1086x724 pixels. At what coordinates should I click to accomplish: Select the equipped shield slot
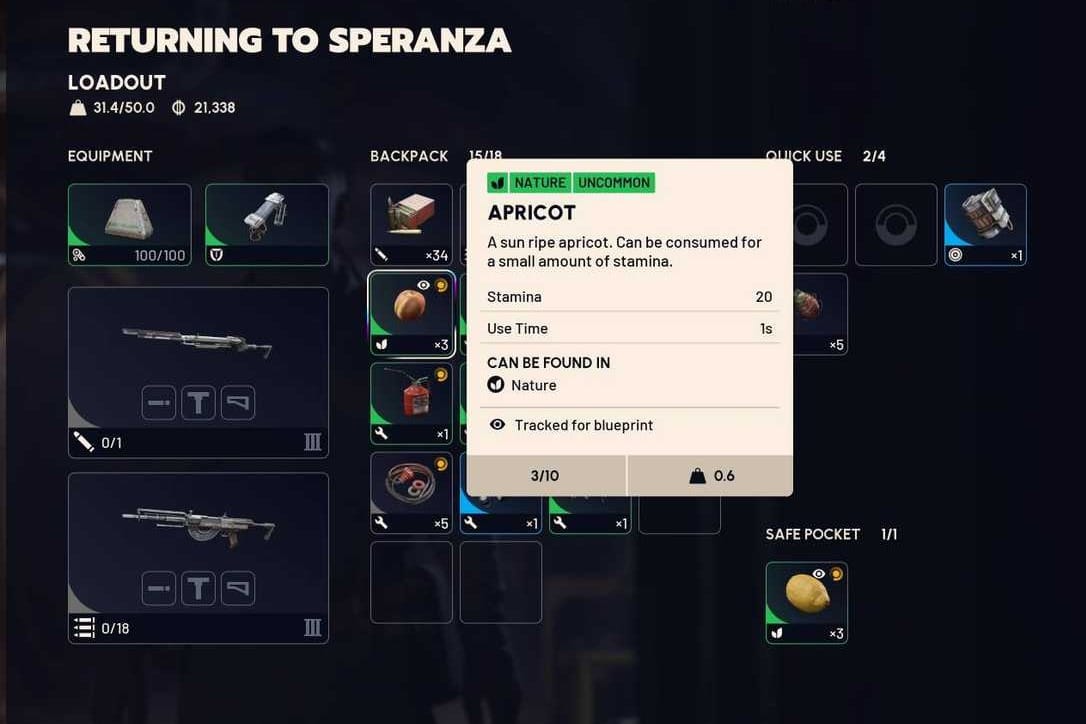tap(267, 224)
